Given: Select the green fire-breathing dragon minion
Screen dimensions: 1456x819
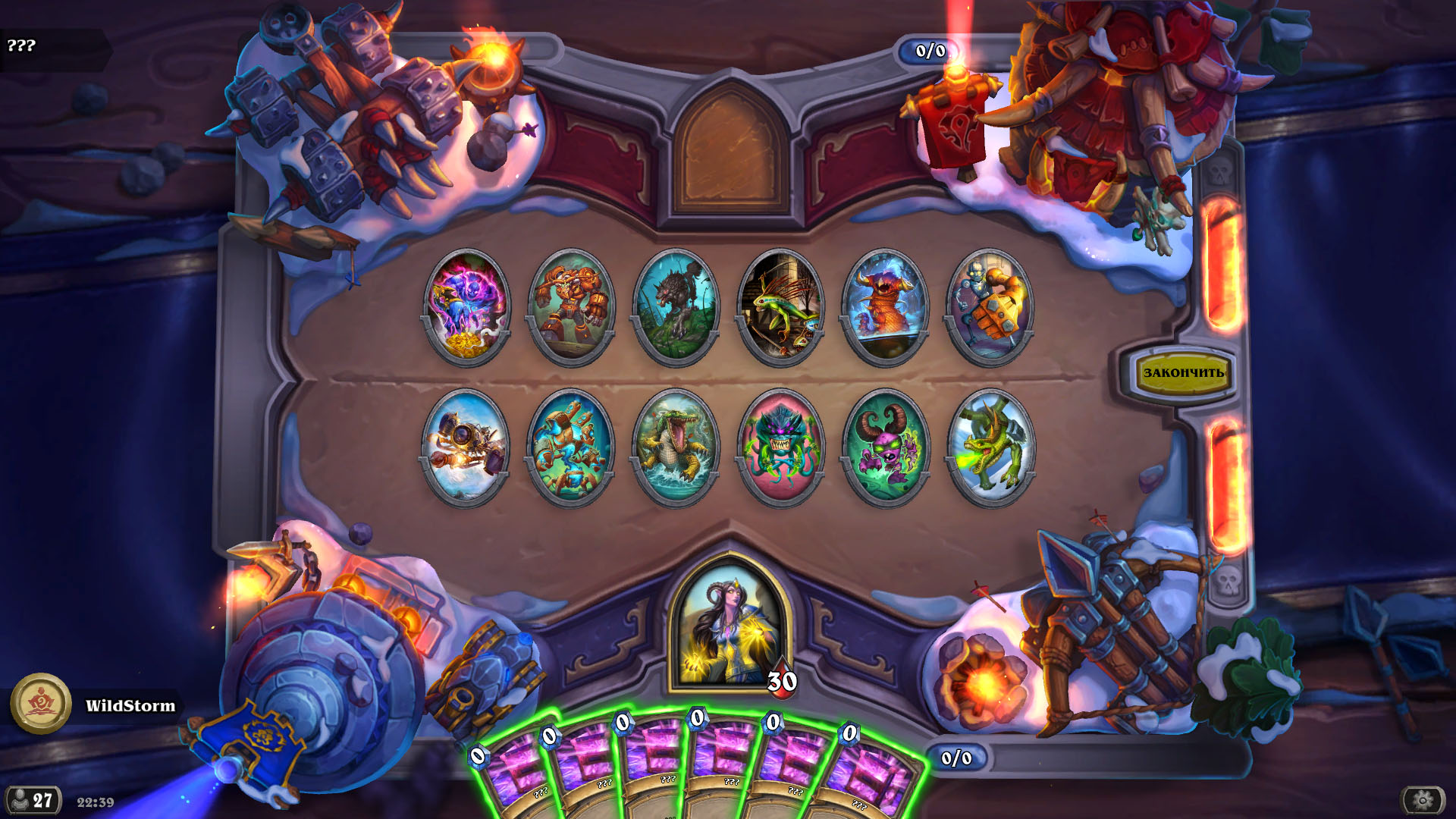Looking at the screenshot, I should tap(990, 447).
